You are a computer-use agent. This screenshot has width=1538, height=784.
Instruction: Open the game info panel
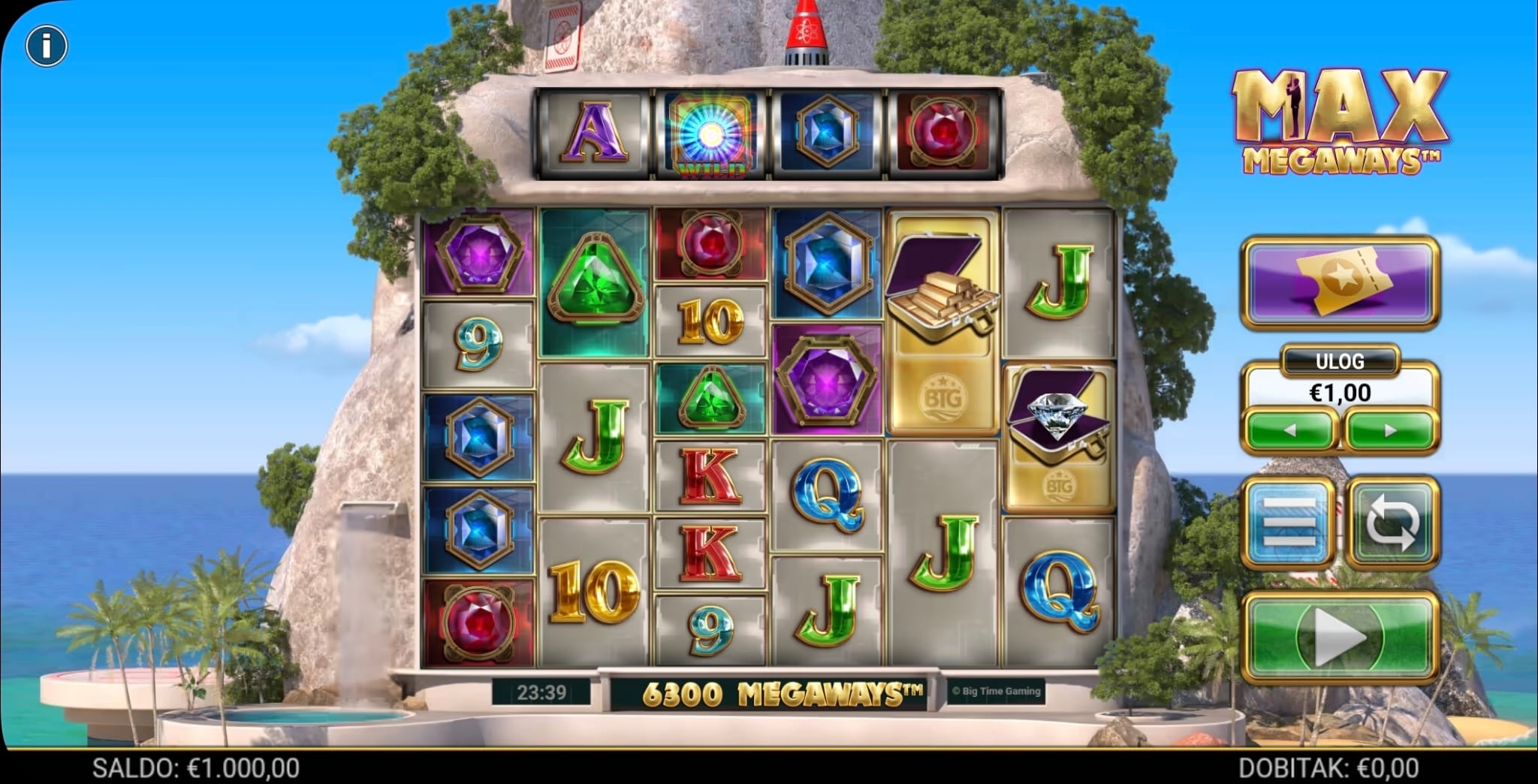pos(47,47)
